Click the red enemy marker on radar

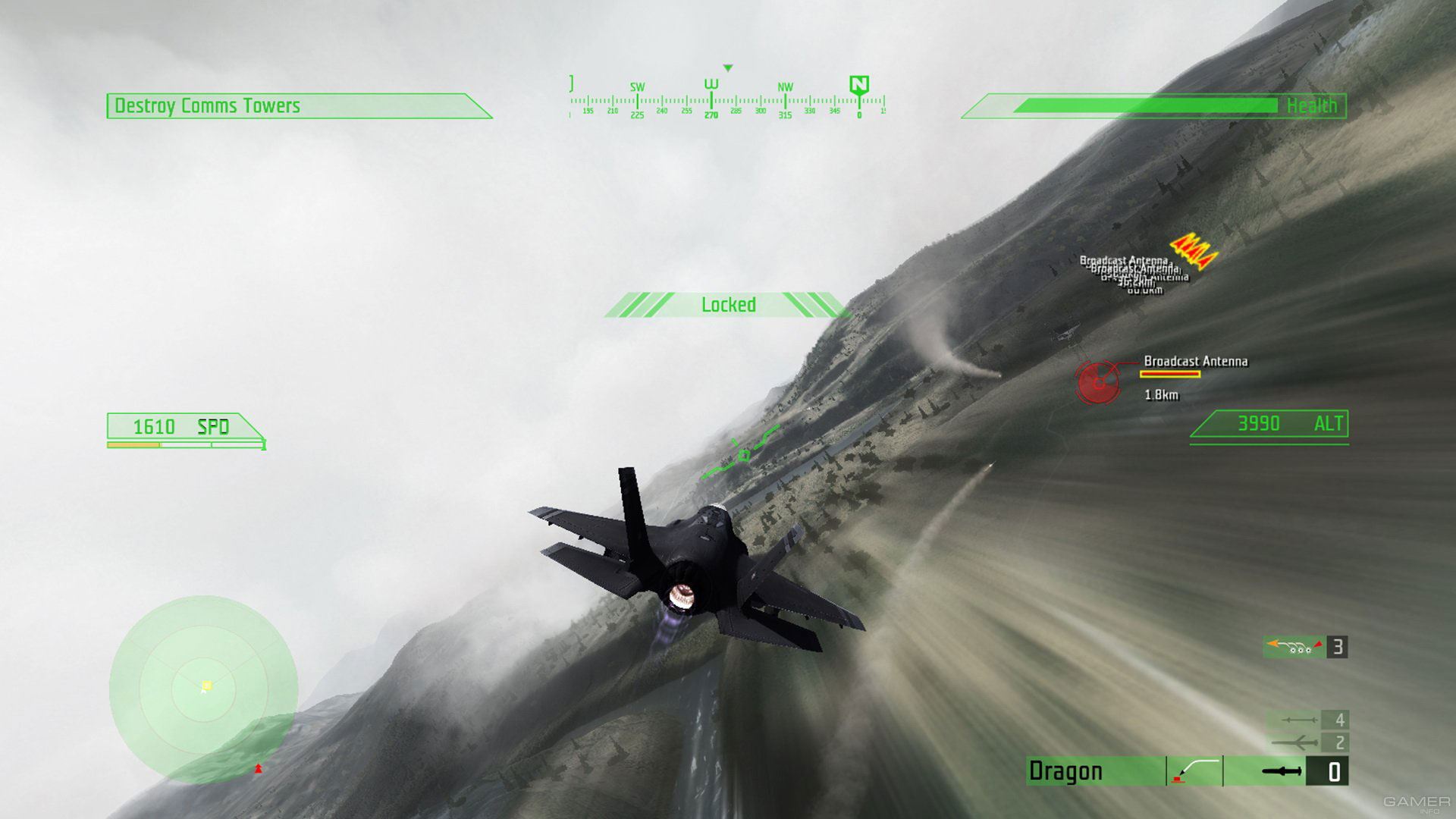pos(258,769)
